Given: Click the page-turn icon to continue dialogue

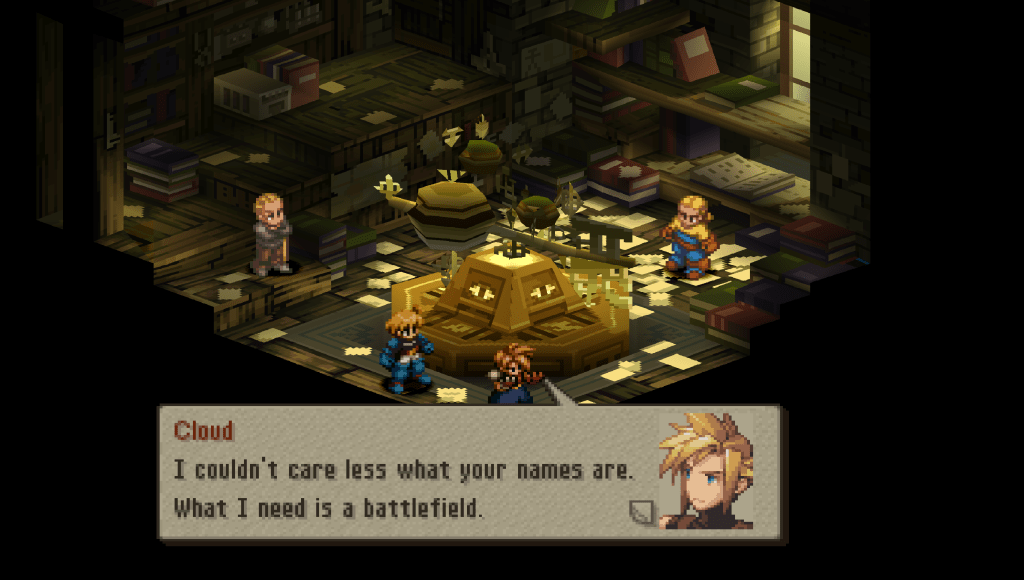Looking at the screenshot, I should pos(641,512).
